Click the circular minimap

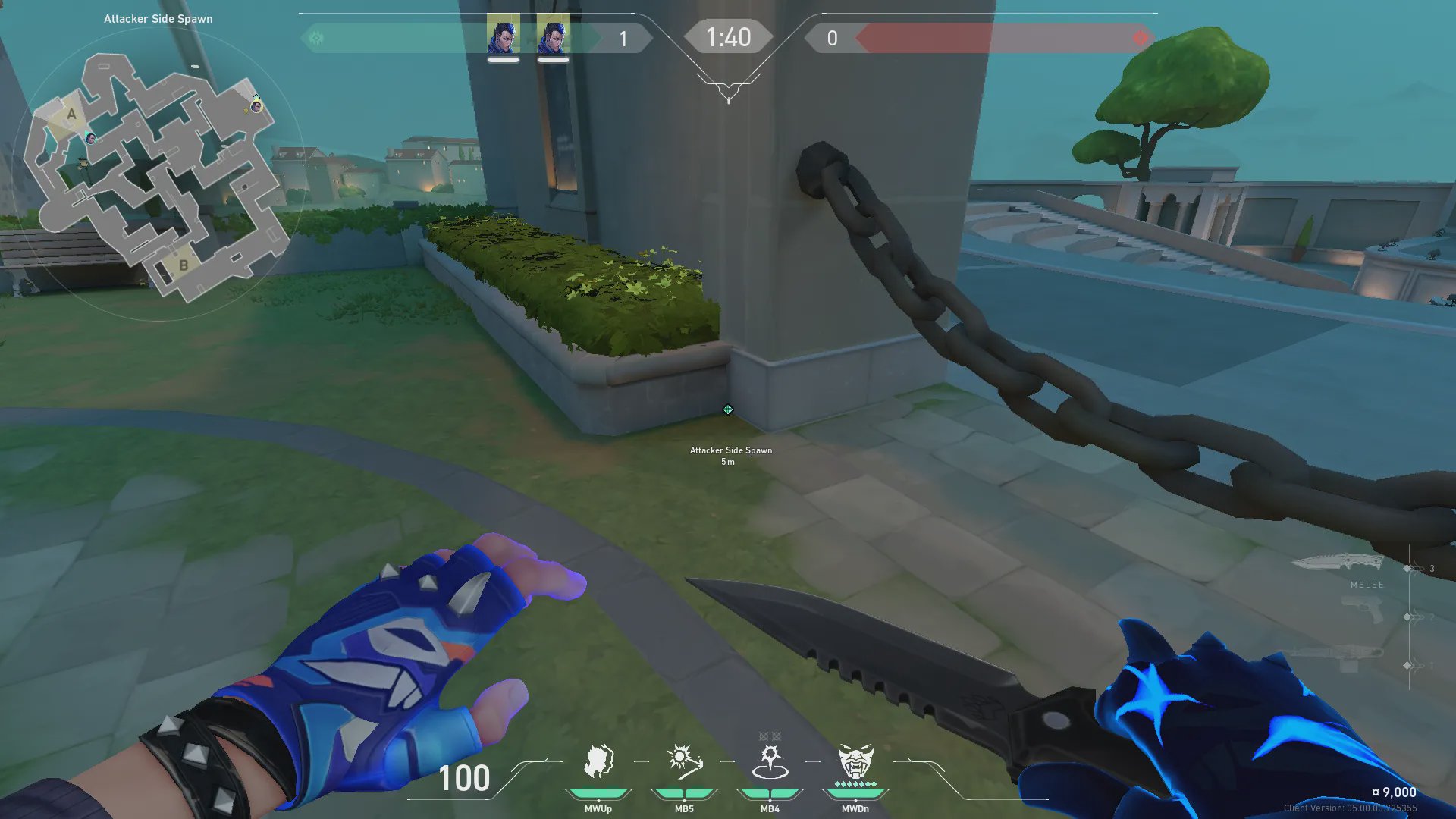tap(158, 176)
